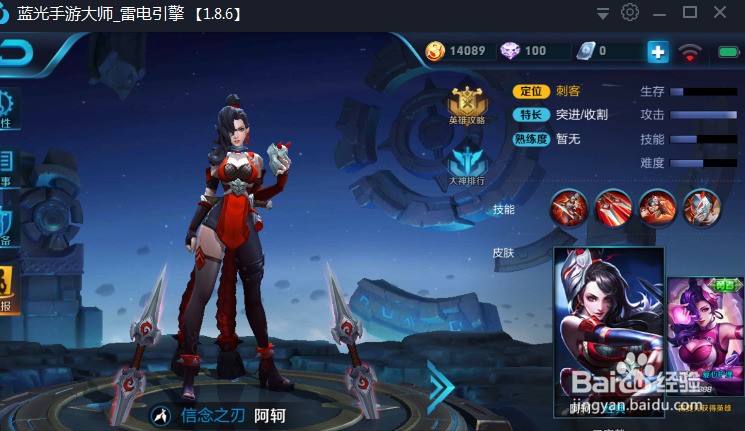Image resolution: width=745 pixels, height=431 pixels.
Task: Choose the default red-outfit skin thumbnail
Action: [x=609, y=330]
